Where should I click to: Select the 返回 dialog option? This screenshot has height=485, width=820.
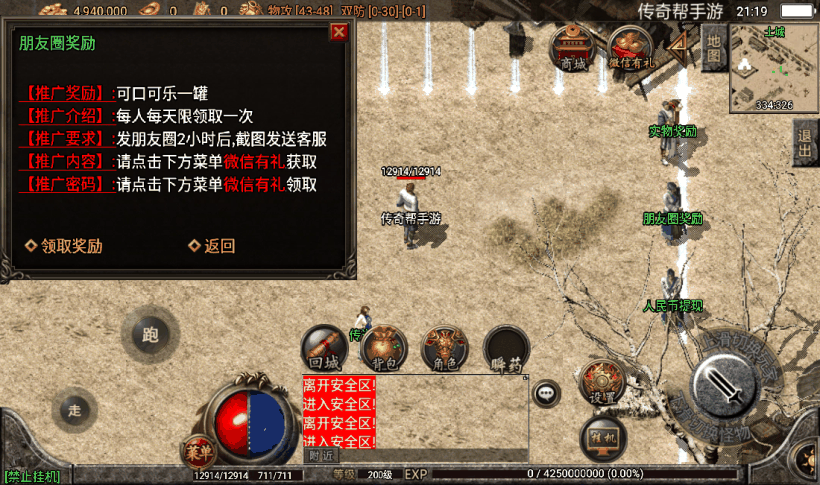click(212, 246)
